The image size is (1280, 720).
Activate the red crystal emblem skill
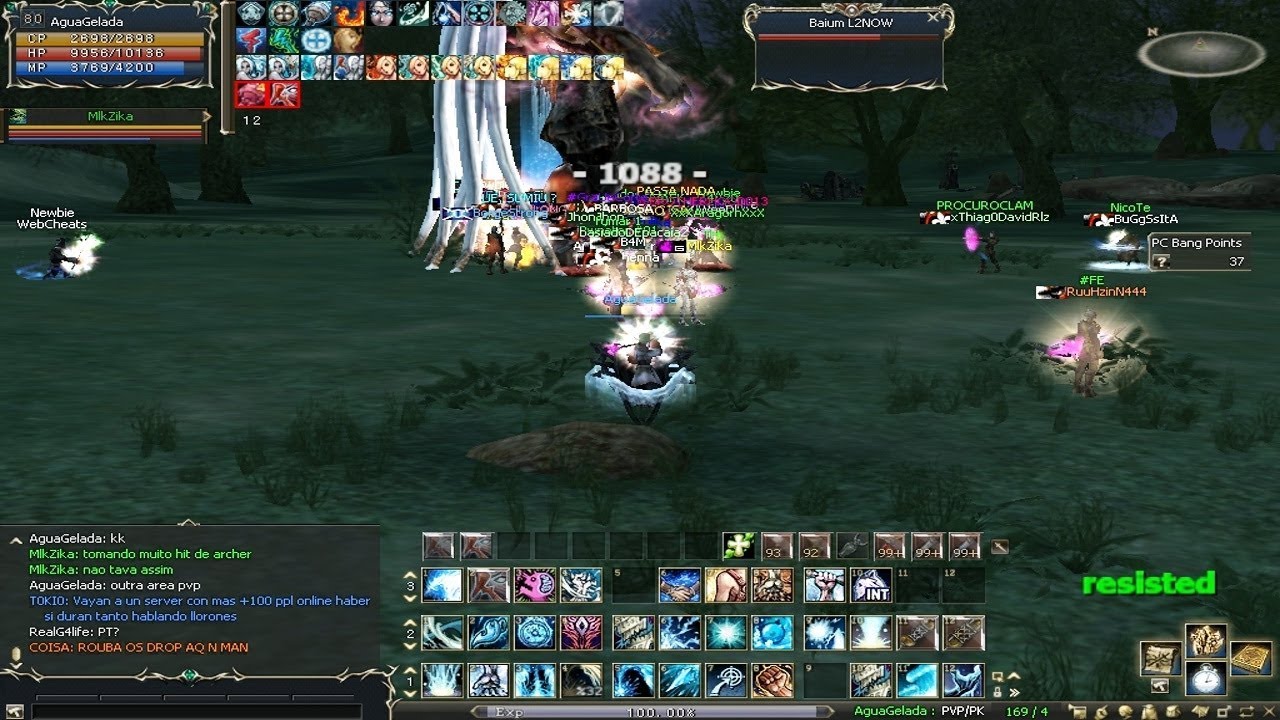click(x=581, y=632)
